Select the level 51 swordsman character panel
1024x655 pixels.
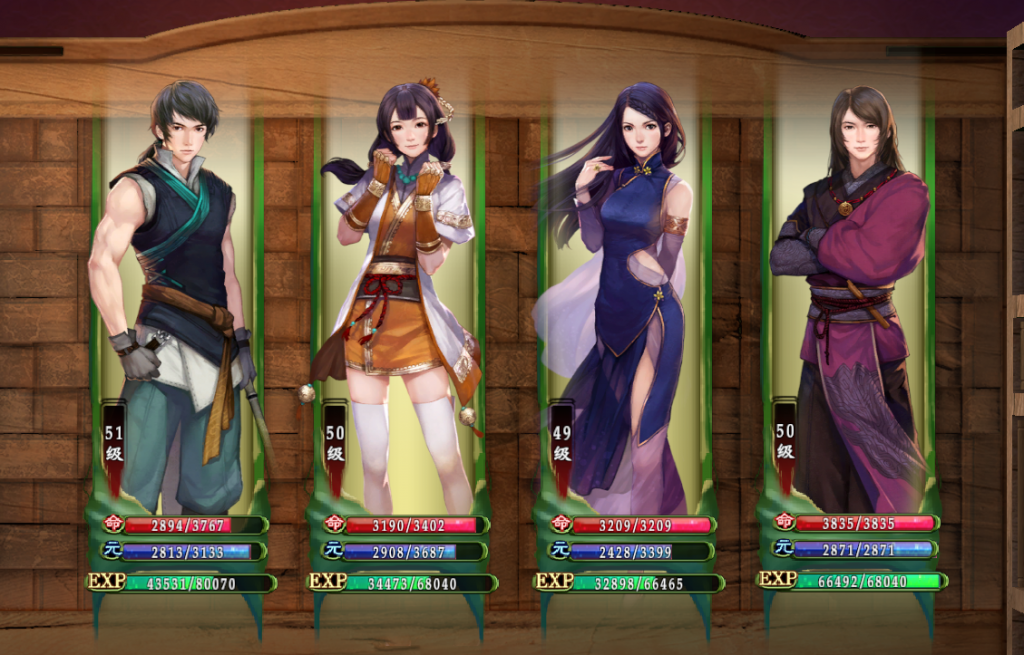(x=178, y=300)
